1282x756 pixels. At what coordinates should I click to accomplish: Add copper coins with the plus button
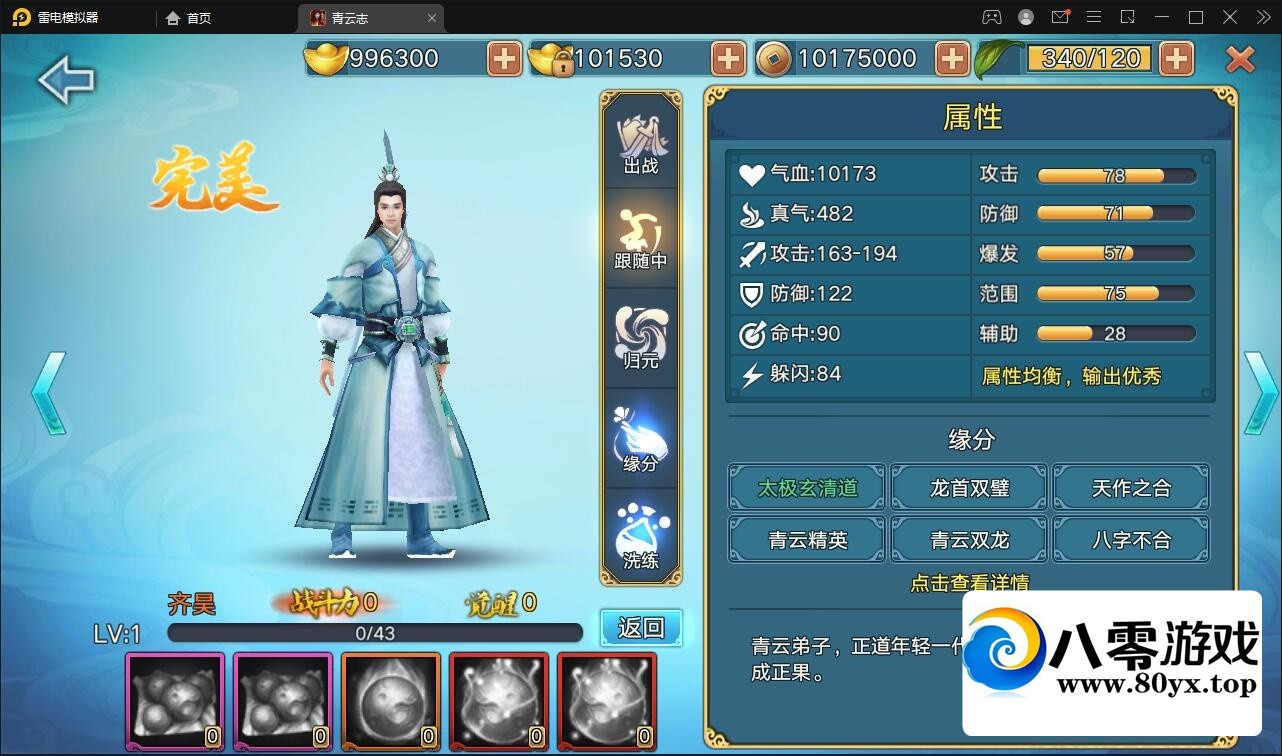click(x=952, y=59)
